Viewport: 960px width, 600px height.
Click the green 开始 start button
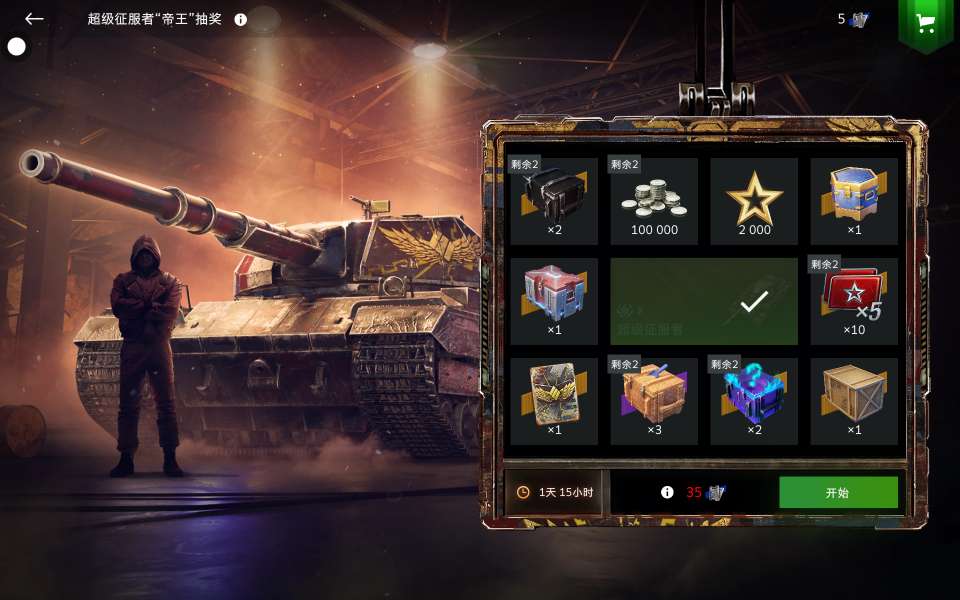point(838,492)
